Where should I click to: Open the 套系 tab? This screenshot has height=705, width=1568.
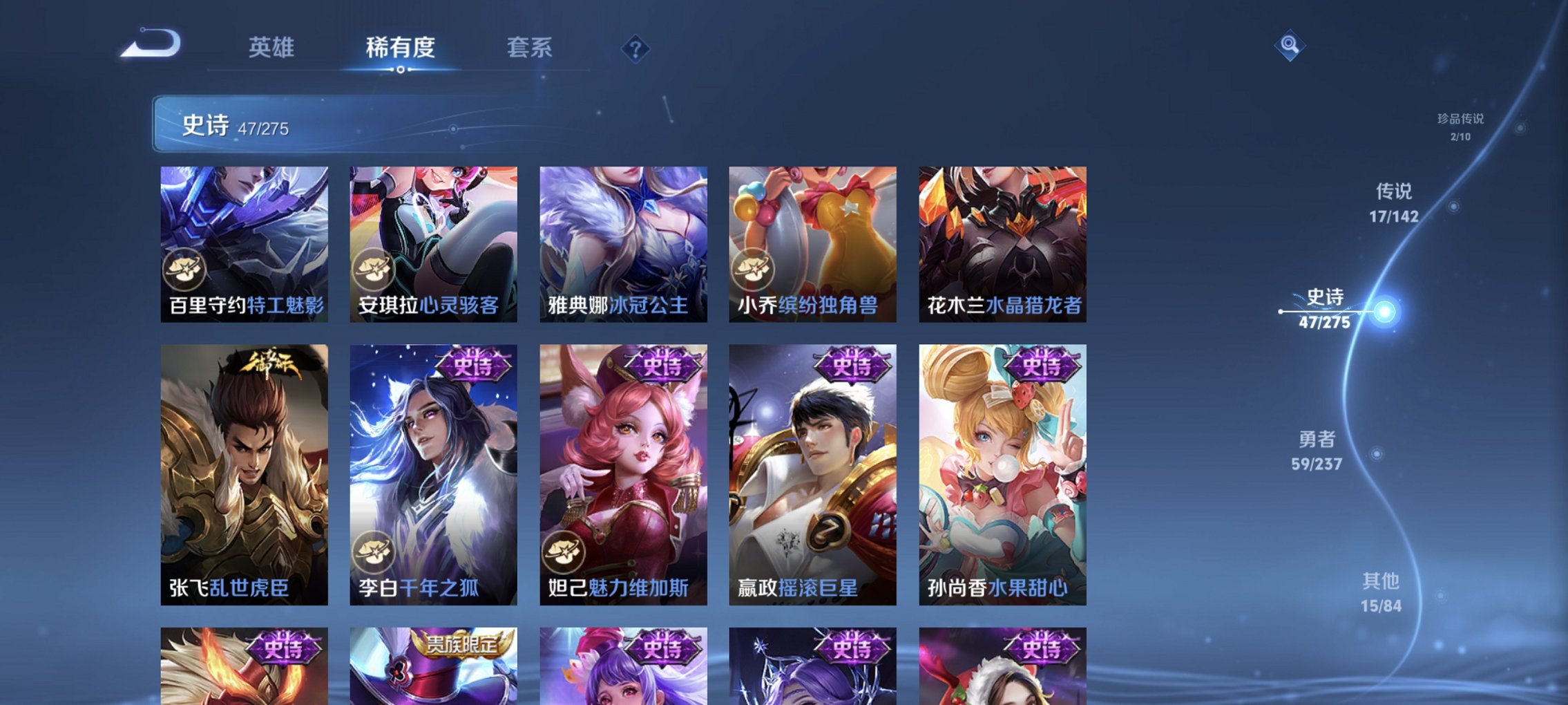pos(530,48)
